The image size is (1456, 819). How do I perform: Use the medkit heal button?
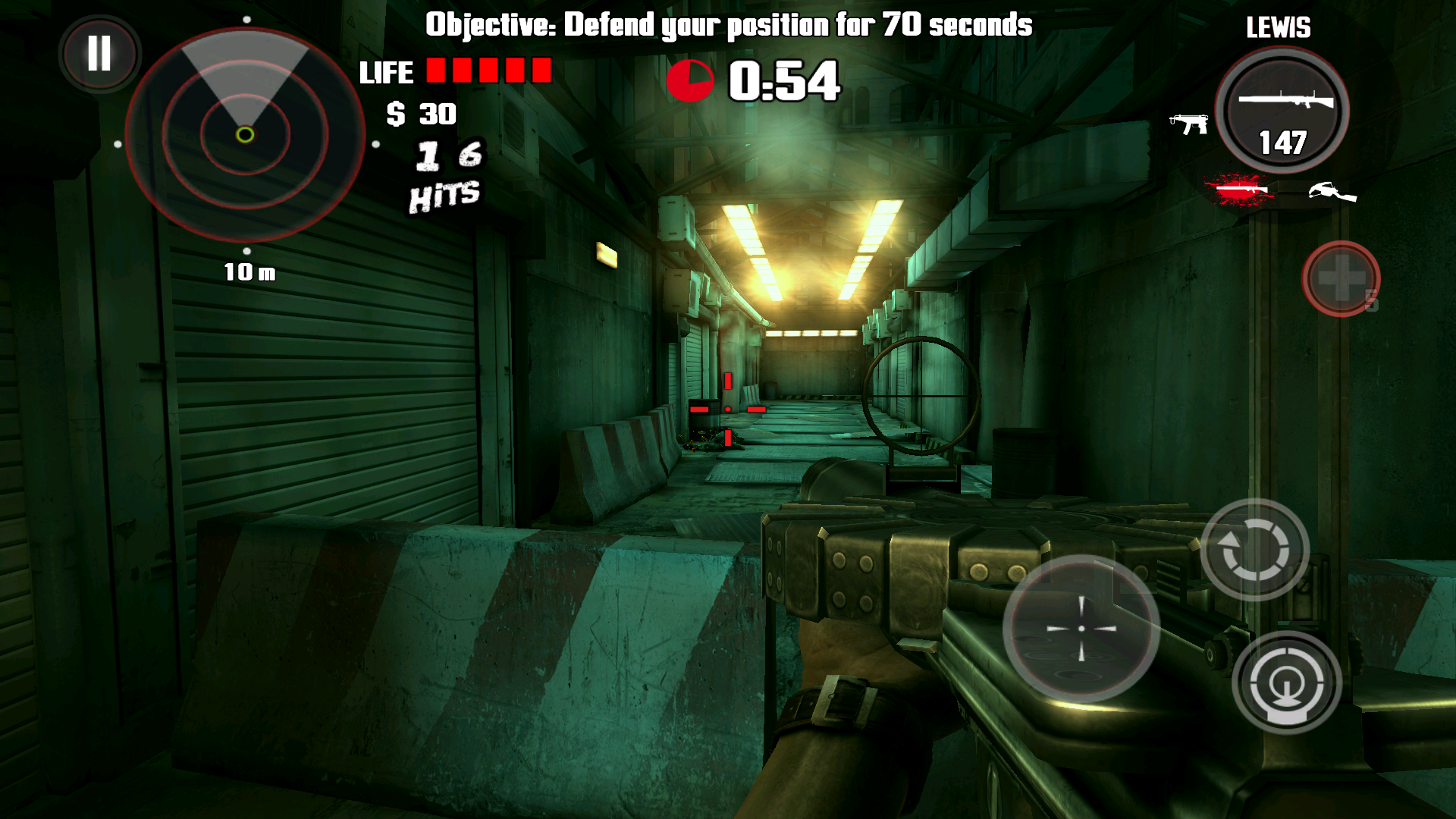pos(1341,278)
